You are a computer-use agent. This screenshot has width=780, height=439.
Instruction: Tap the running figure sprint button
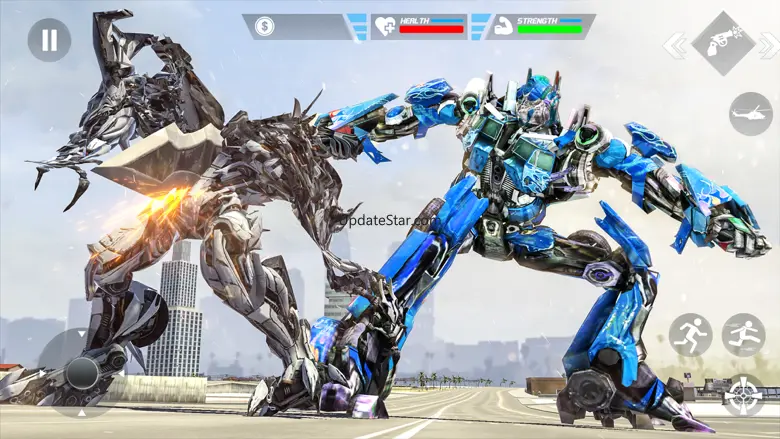coord(690,335)
